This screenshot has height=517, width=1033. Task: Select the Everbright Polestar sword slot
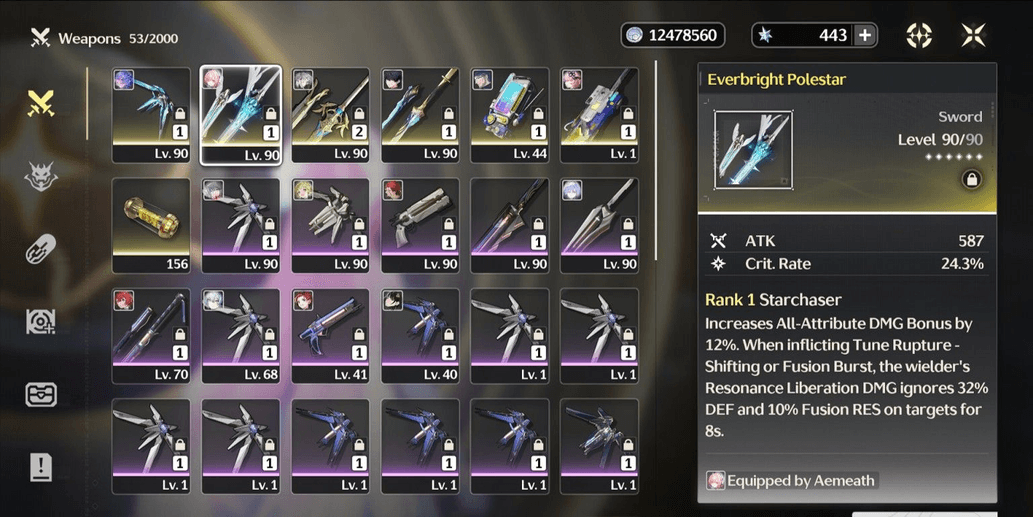(x=240, y=115)
